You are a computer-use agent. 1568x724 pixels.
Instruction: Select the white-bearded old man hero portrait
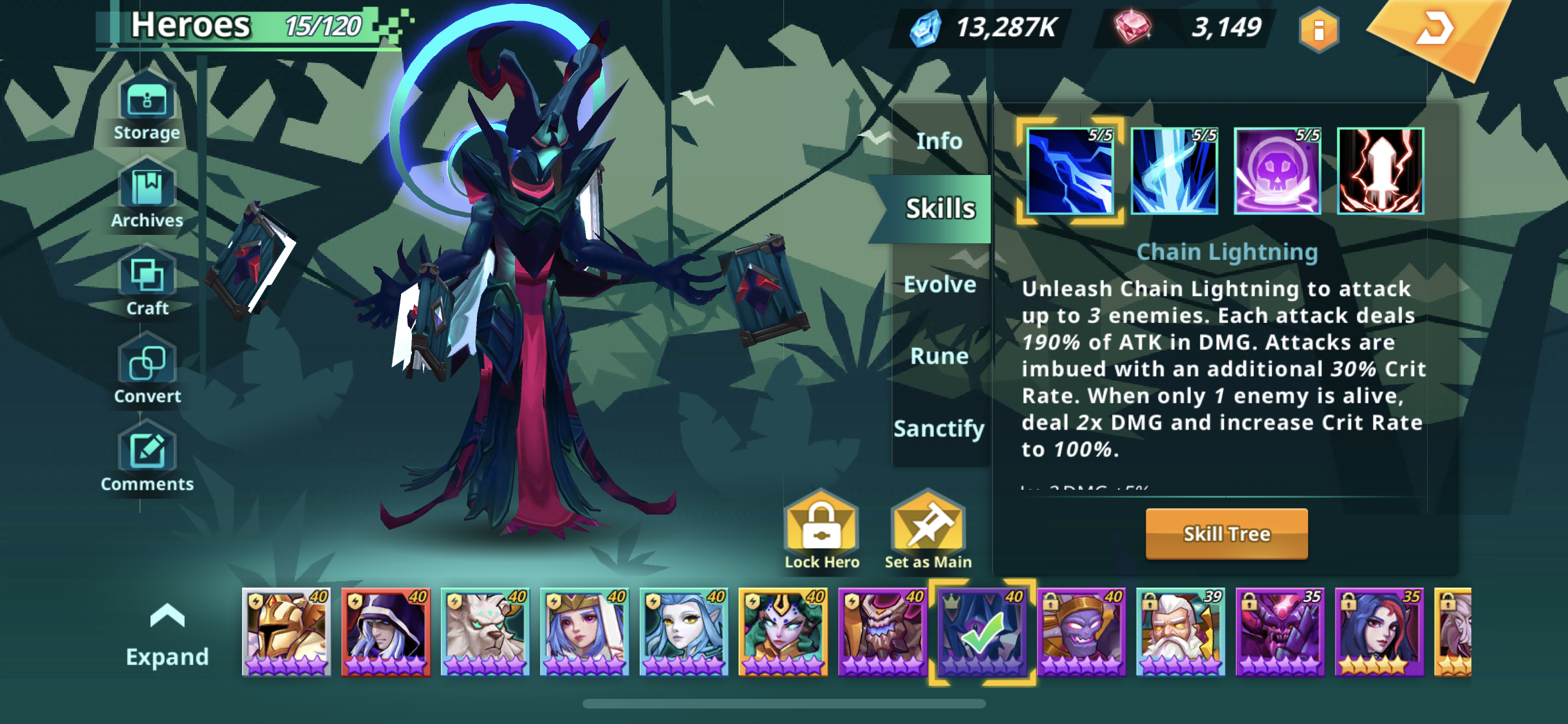pyautogui.click(x=1181, y=632)
